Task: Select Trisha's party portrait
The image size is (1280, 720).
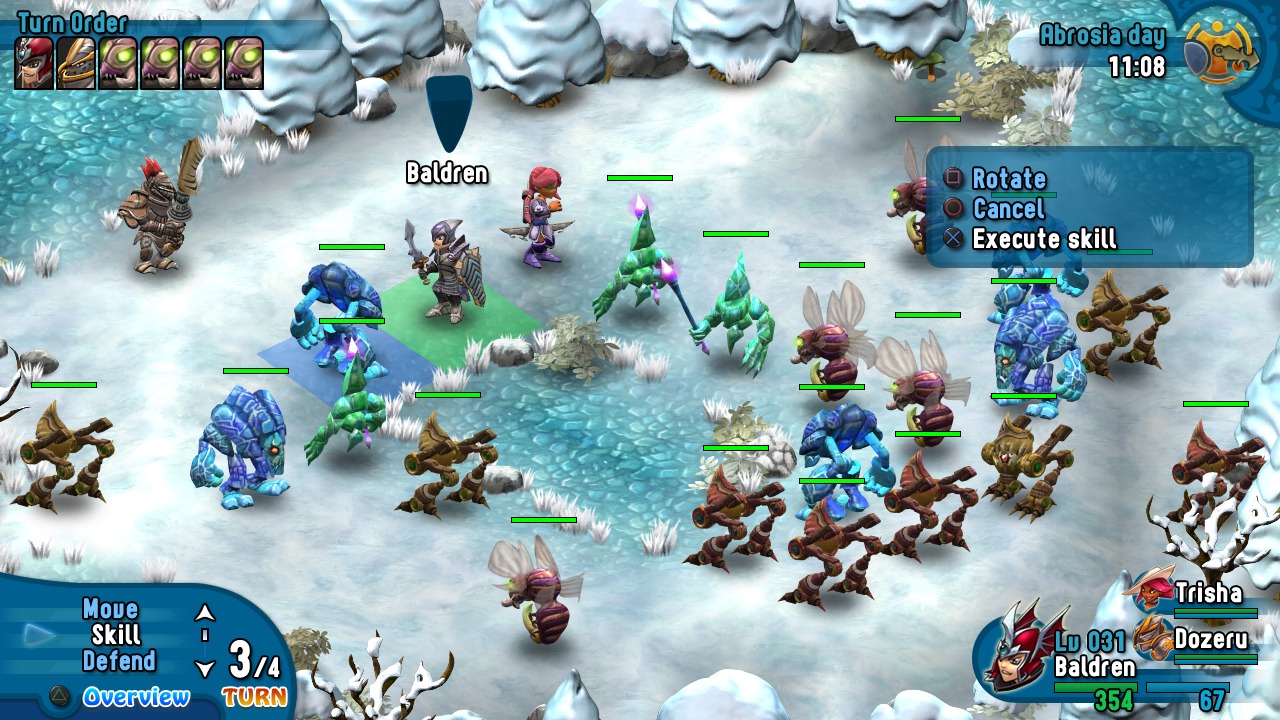Action: click(1149, 590)
